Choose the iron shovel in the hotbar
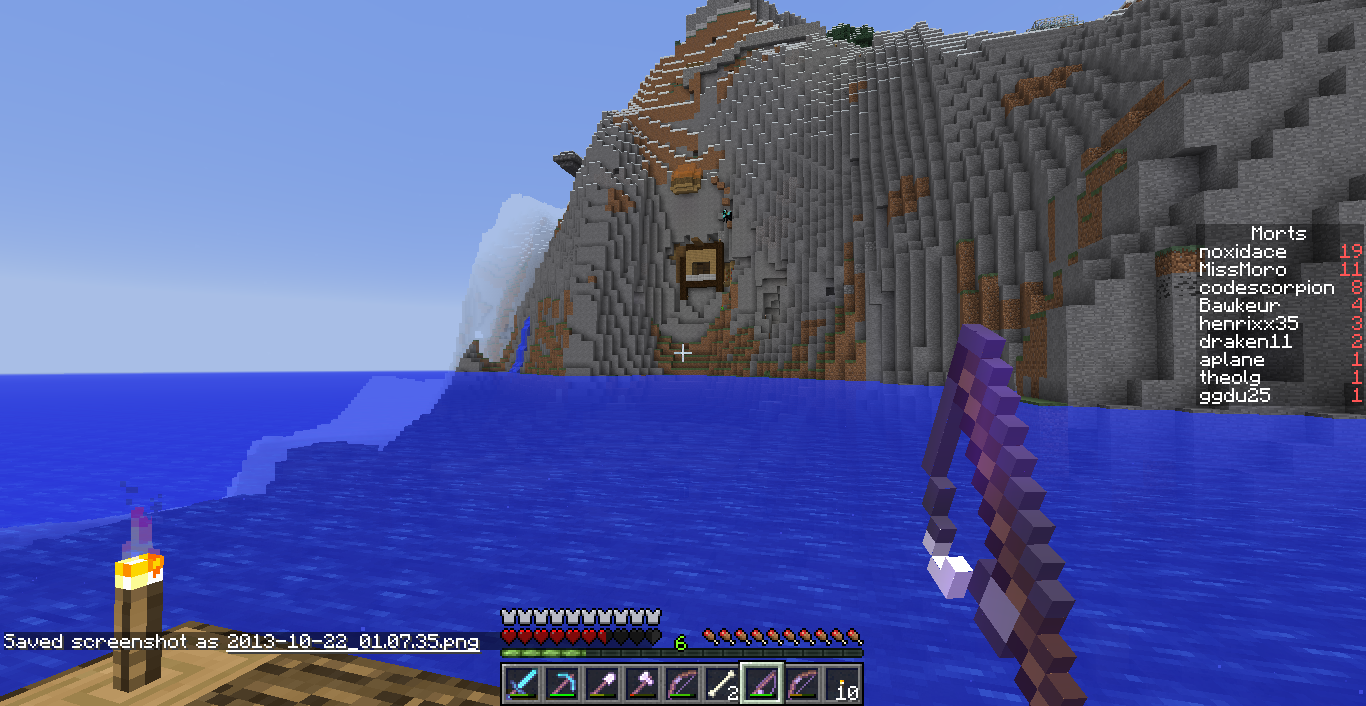Screen dimensions: 1366x706 coord(602,685)
